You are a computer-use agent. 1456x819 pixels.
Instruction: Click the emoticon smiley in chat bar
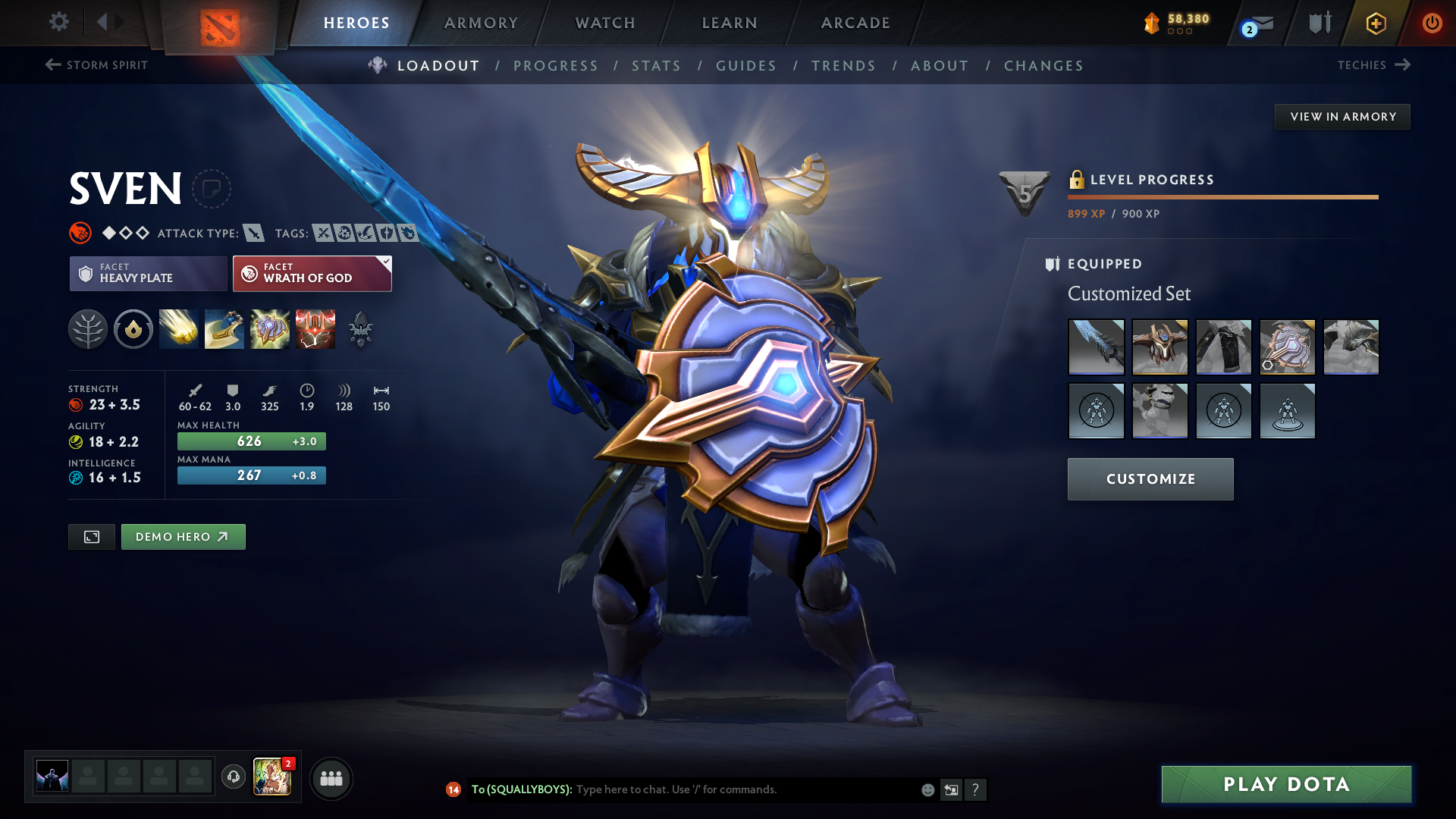coord(927,789)
